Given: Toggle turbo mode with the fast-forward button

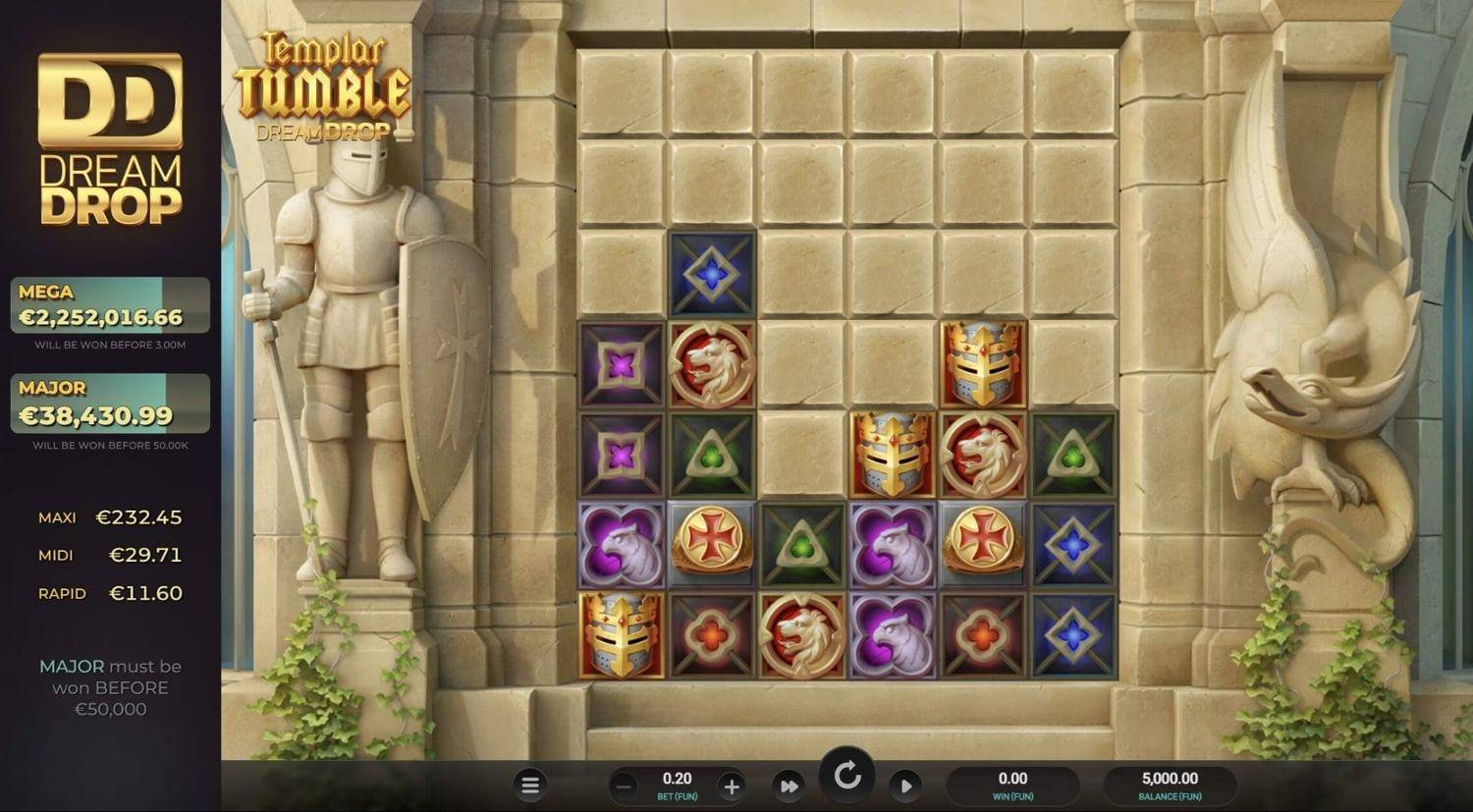Looking at the screenshot, I should (789, 785).
